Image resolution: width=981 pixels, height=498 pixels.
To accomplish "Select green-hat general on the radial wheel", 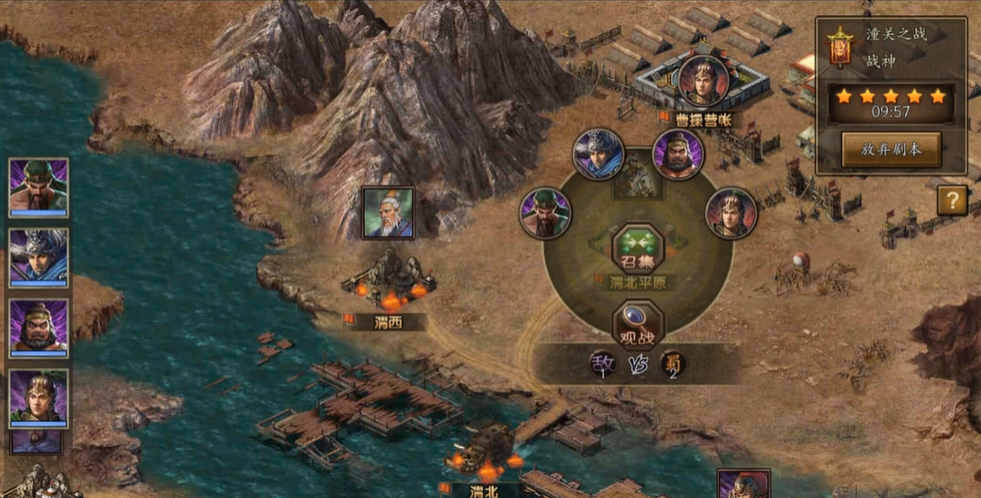I will [x=545, y=214].
